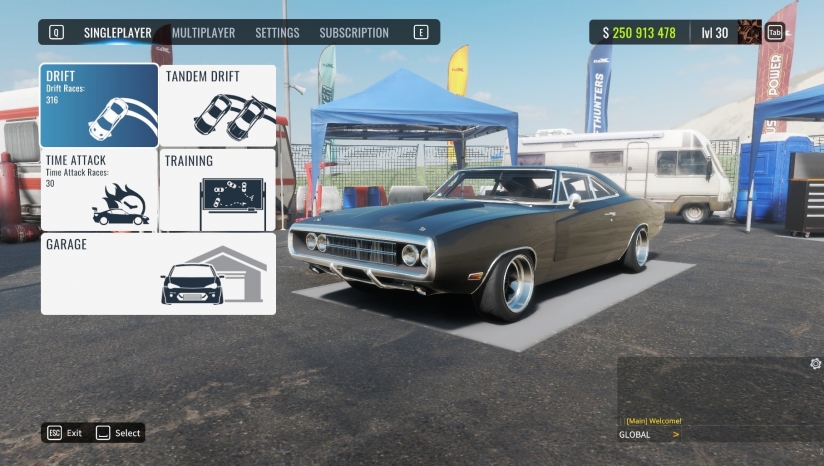Screen dimensions: 824x466
Task: Open chat settings gear icon
Action: [816, 364]
